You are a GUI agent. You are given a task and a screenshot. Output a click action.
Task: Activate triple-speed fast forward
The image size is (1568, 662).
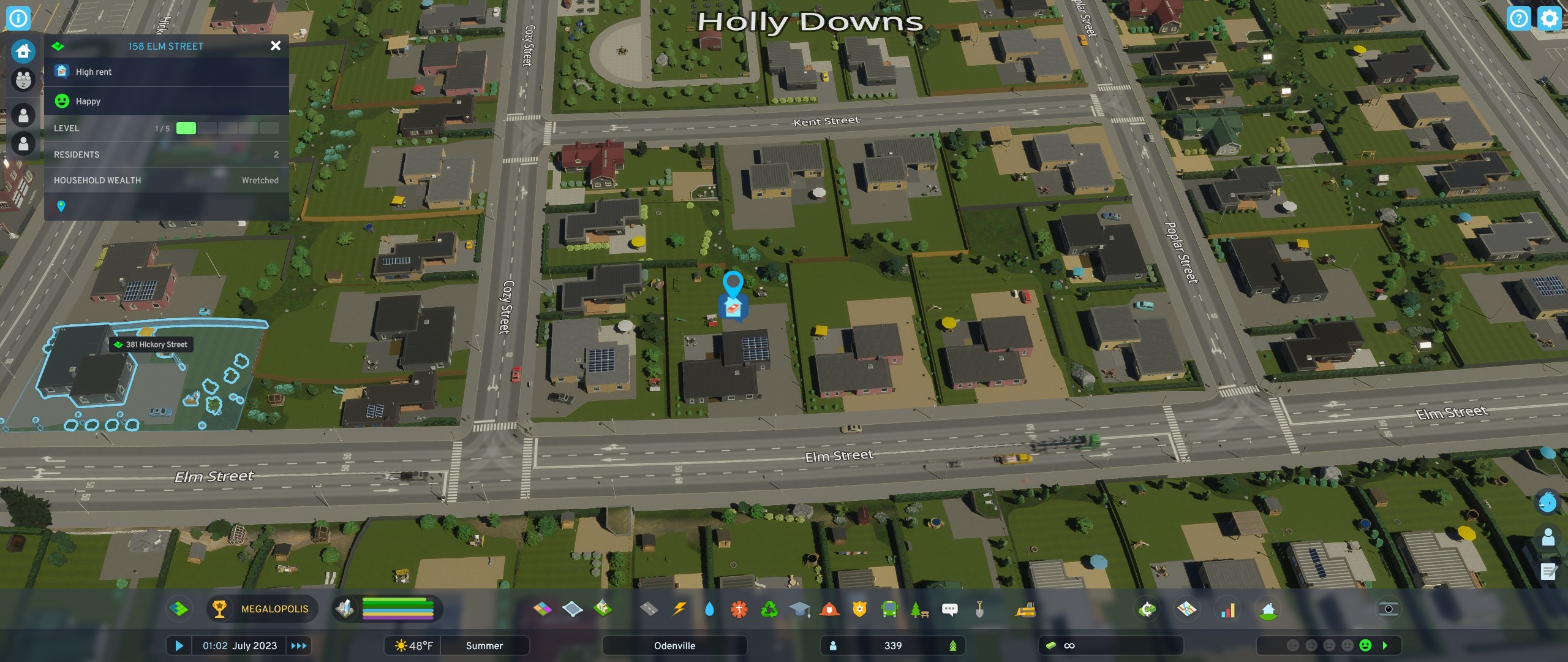pos(298,645)
